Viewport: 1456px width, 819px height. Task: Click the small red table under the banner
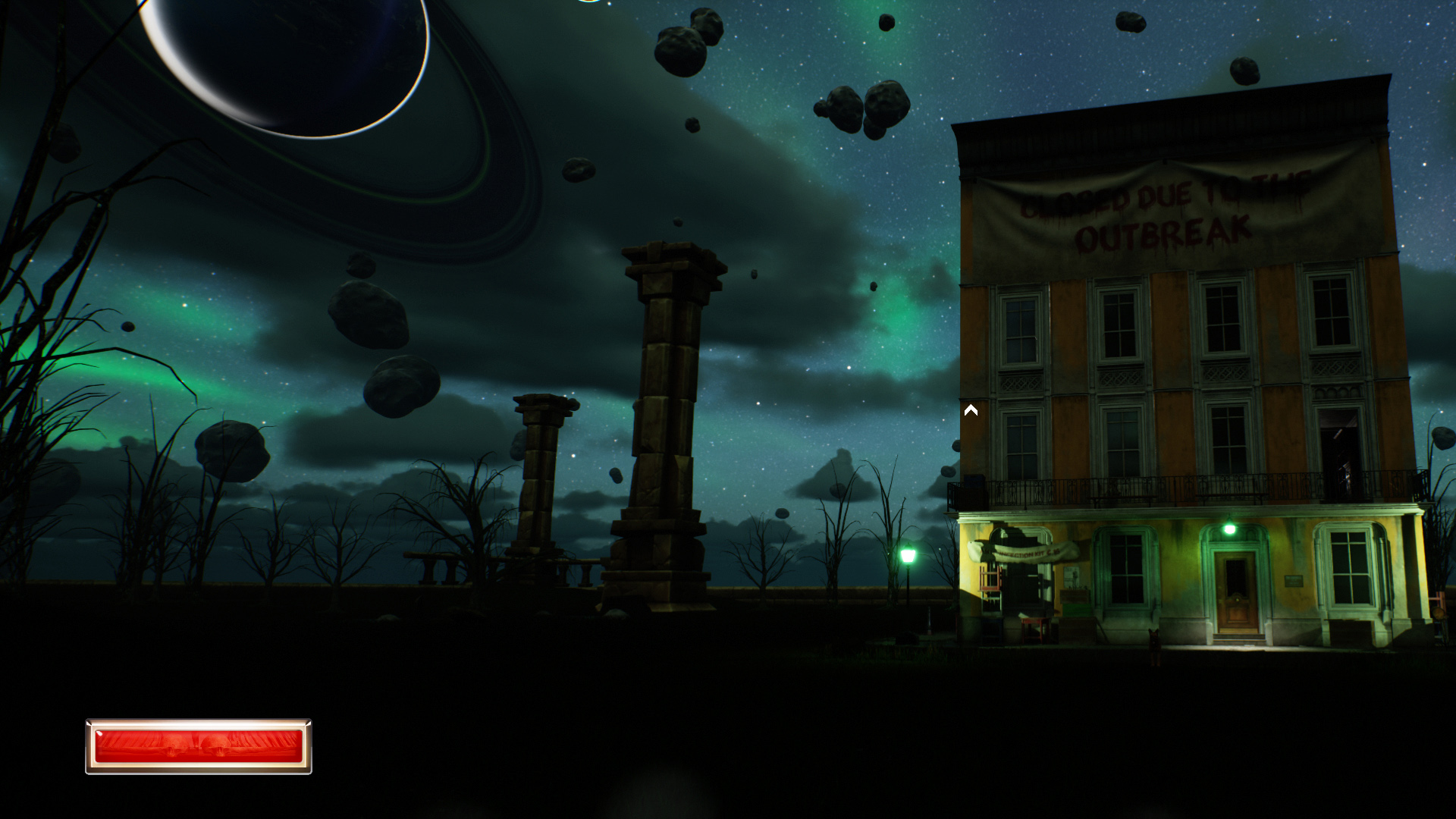[x=1034, y=630]
